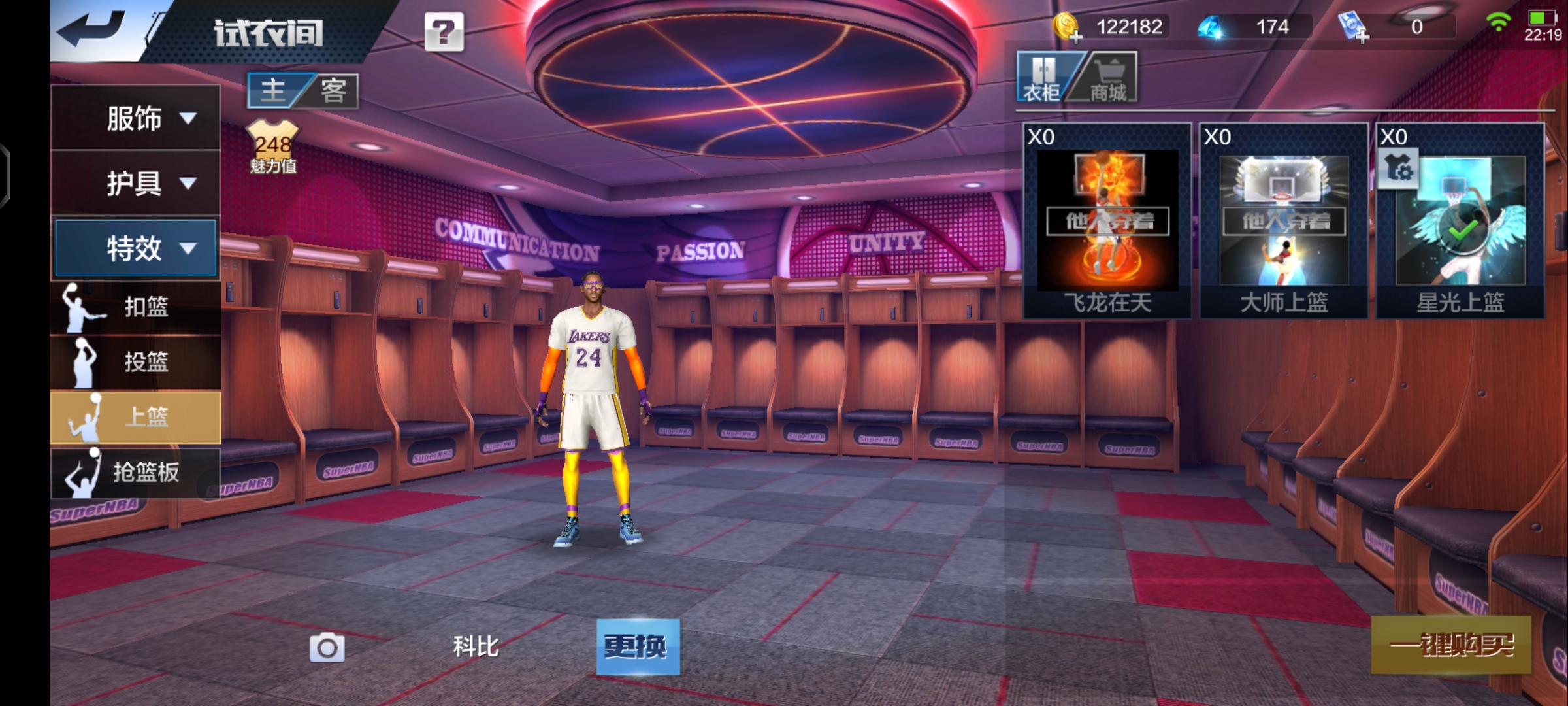Switch to the 客 away jersey tab
This screenshot has width=1568, height=706.
pyautogui.click(x=333, y=90)
